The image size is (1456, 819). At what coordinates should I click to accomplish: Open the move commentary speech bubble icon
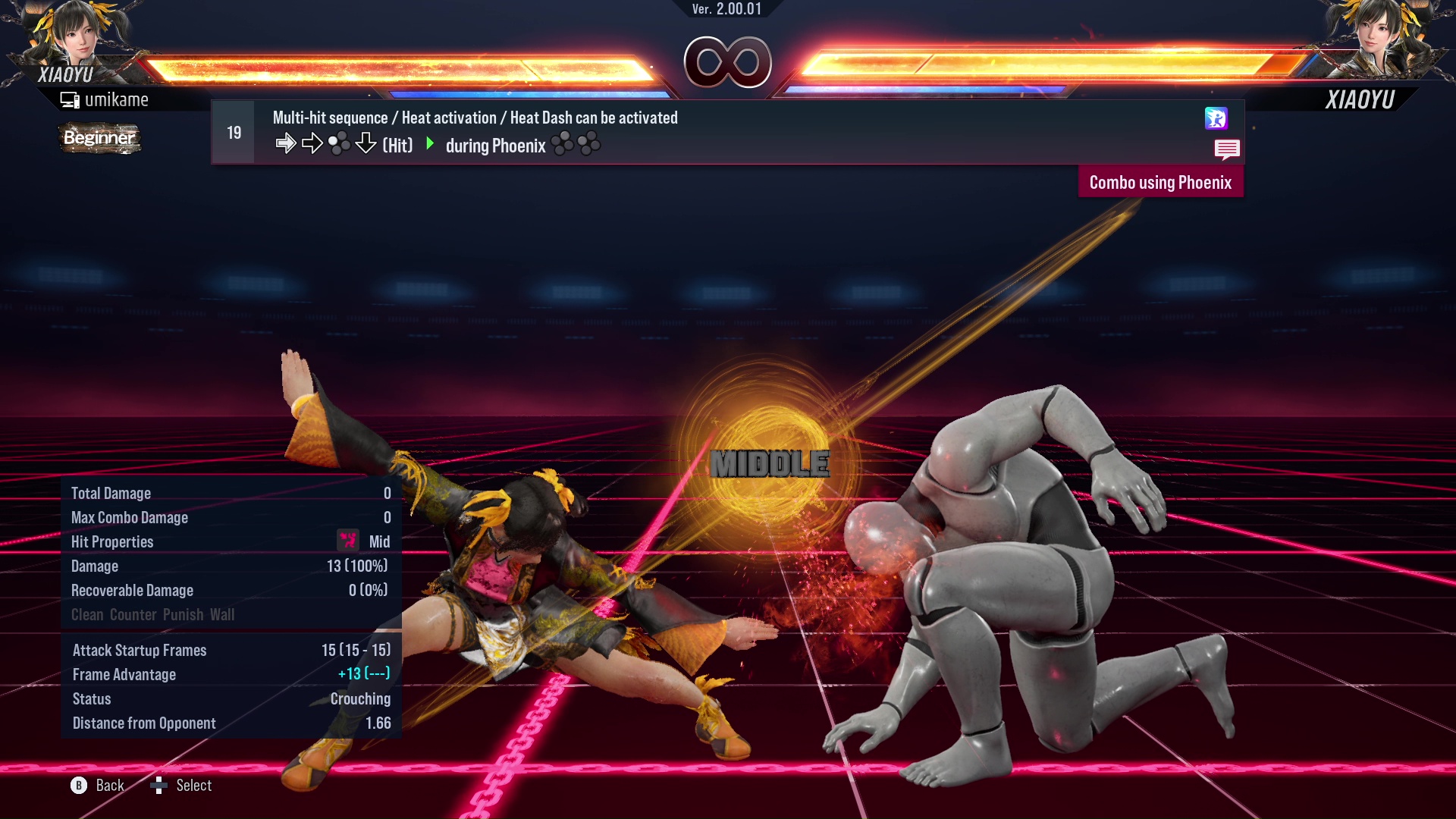coord(1227,149)
